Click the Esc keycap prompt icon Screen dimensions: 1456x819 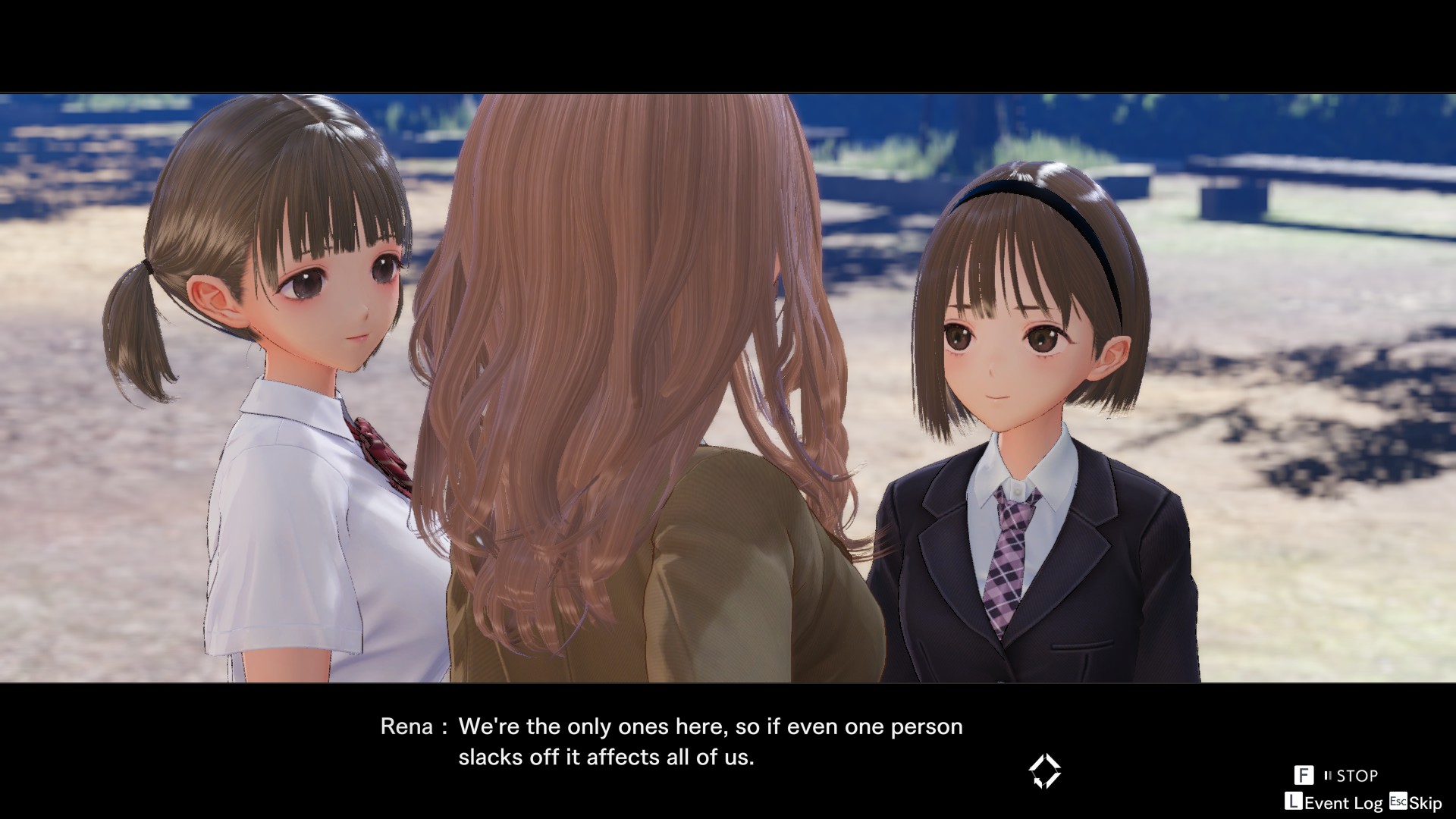pos(1398,801)
